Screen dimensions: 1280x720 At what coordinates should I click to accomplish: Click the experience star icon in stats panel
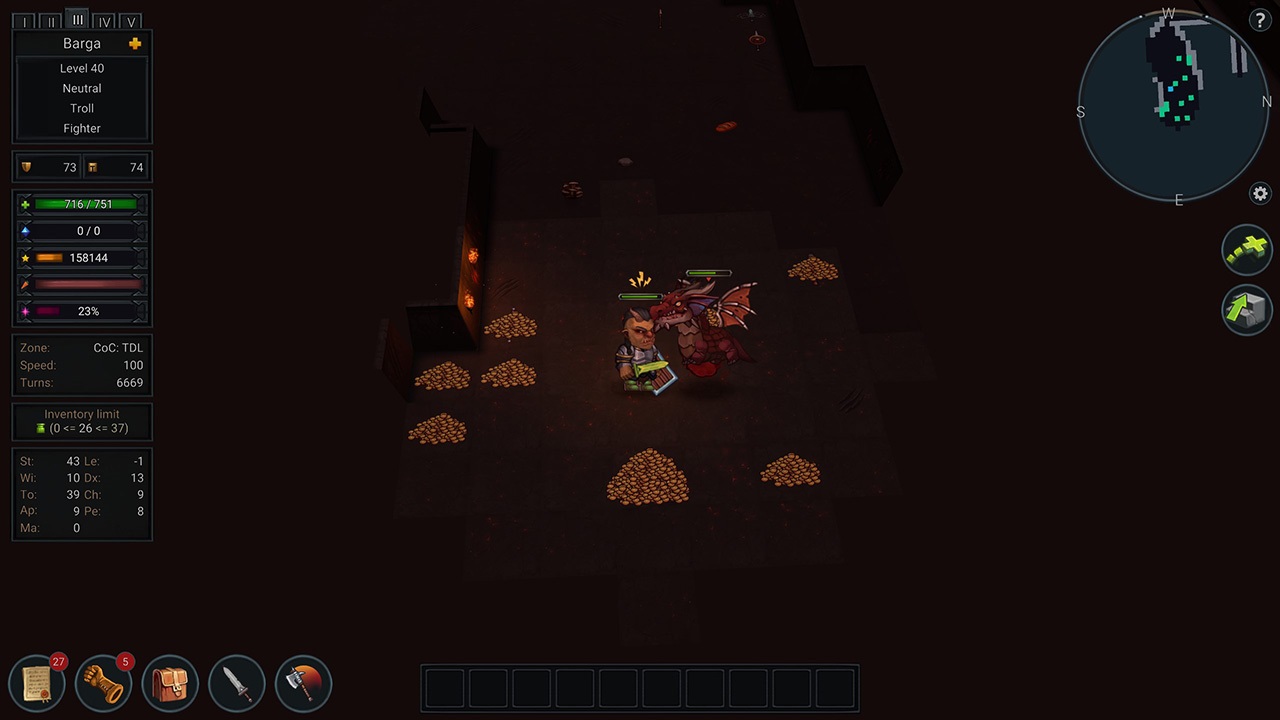[x=25, y=258]
